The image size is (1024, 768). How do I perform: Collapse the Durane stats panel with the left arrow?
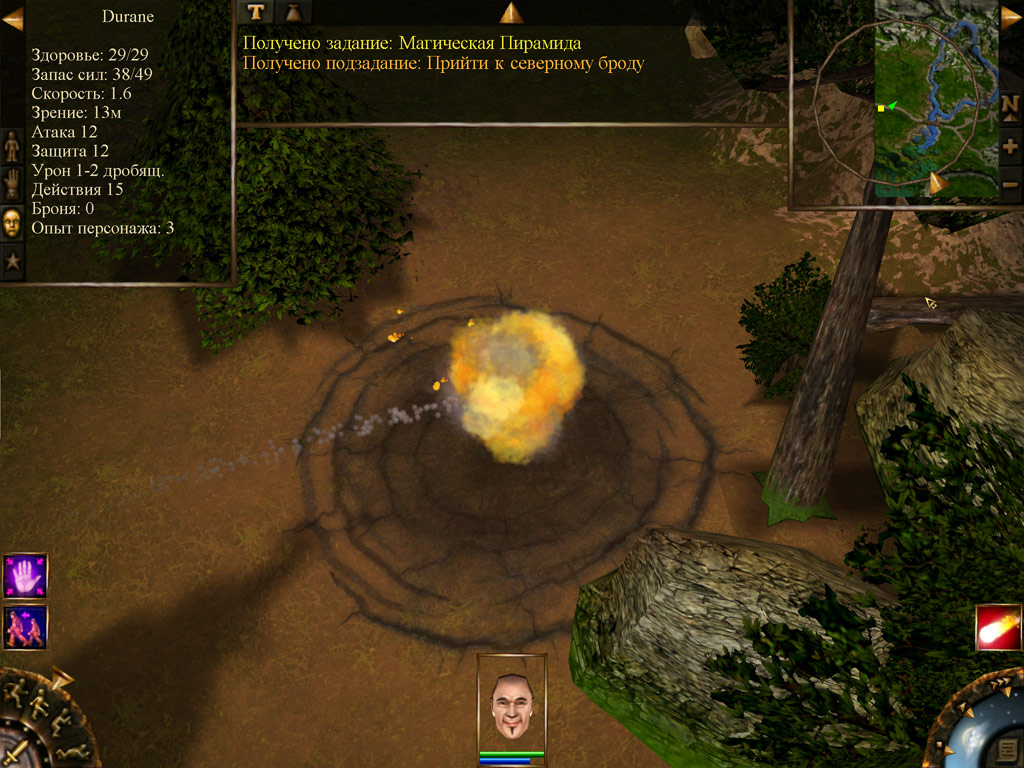[12, 18]
